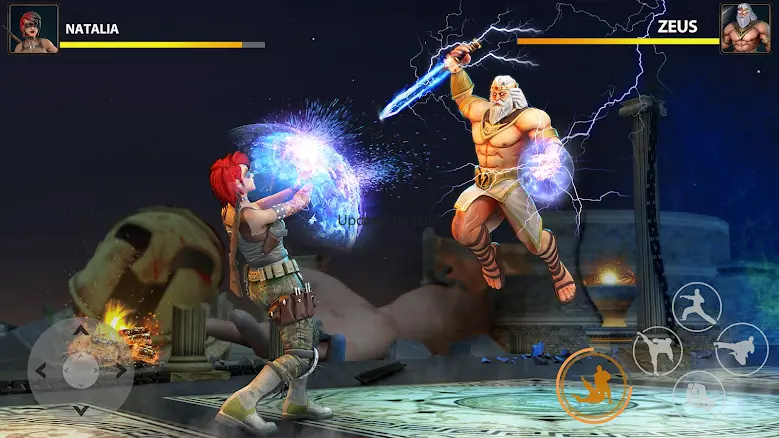This screenshot has height=438, width=779.
Task: Tap the joystick's up arrow
Action: tap(80, 328)
